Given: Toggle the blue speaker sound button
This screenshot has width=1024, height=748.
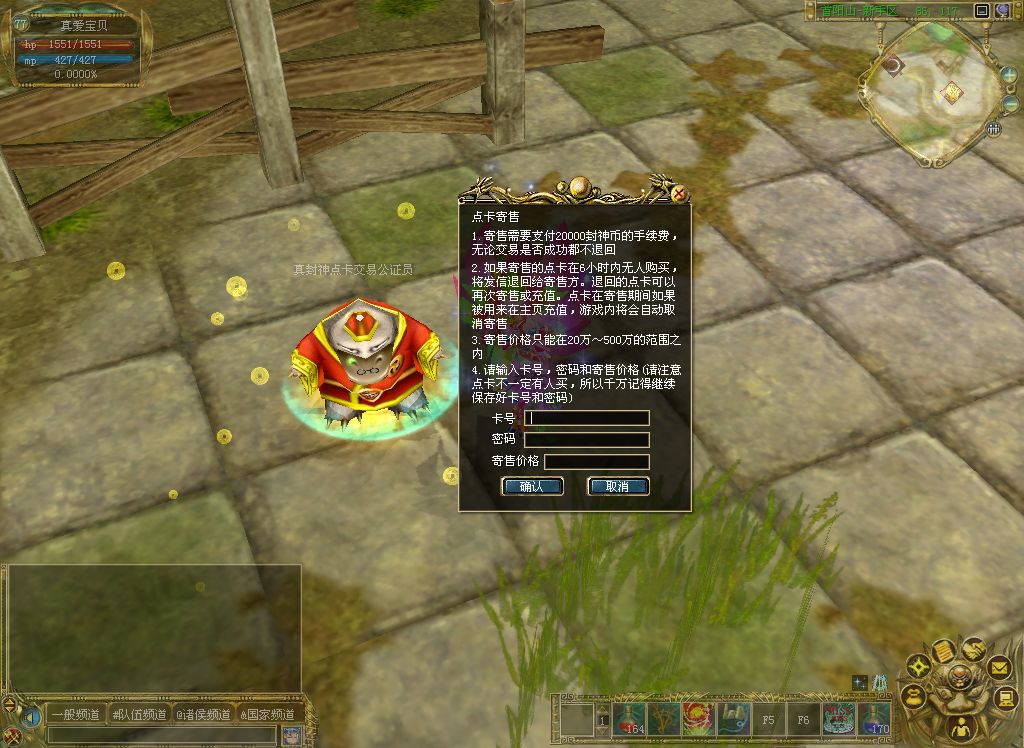Looking at the screenshot, I should pyautogui.click(x=32, y=716).
